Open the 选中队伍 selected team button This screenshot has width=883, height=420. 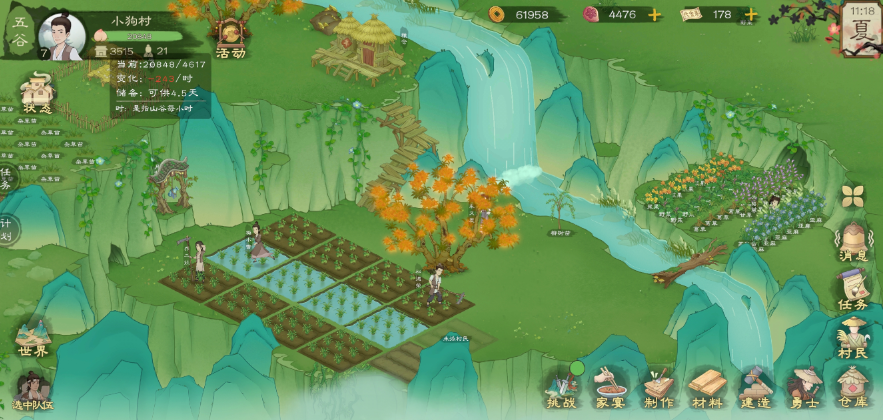[32, 390]
